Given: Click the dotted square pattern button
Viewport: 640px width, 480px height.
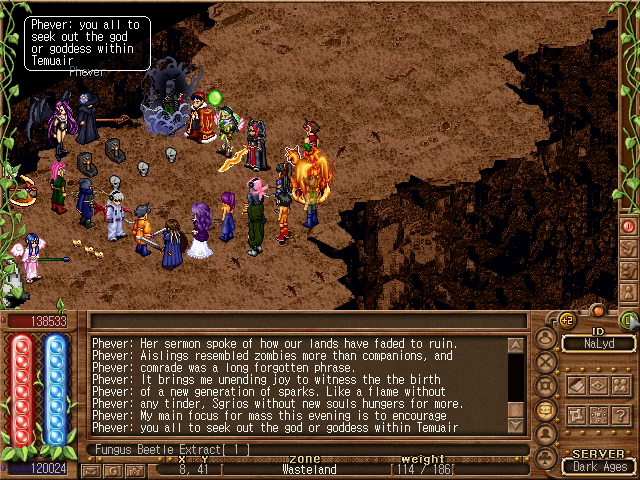Looking at the screenshot, I should click(599, 413).
